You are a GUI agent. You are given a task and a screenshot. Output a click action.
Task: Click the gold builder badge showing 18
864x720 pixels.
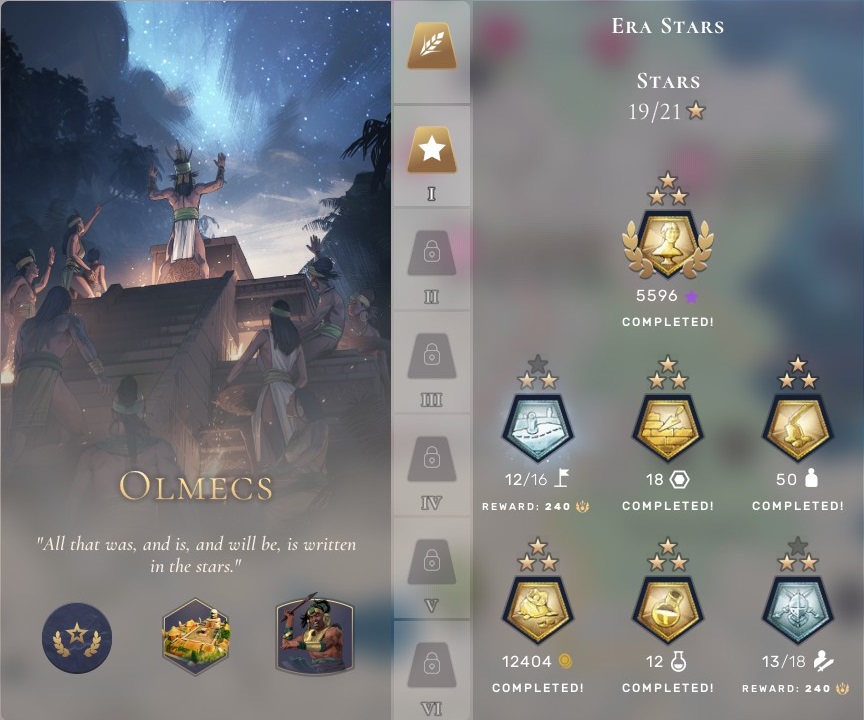pyautogui.click(x=668, y=427)
